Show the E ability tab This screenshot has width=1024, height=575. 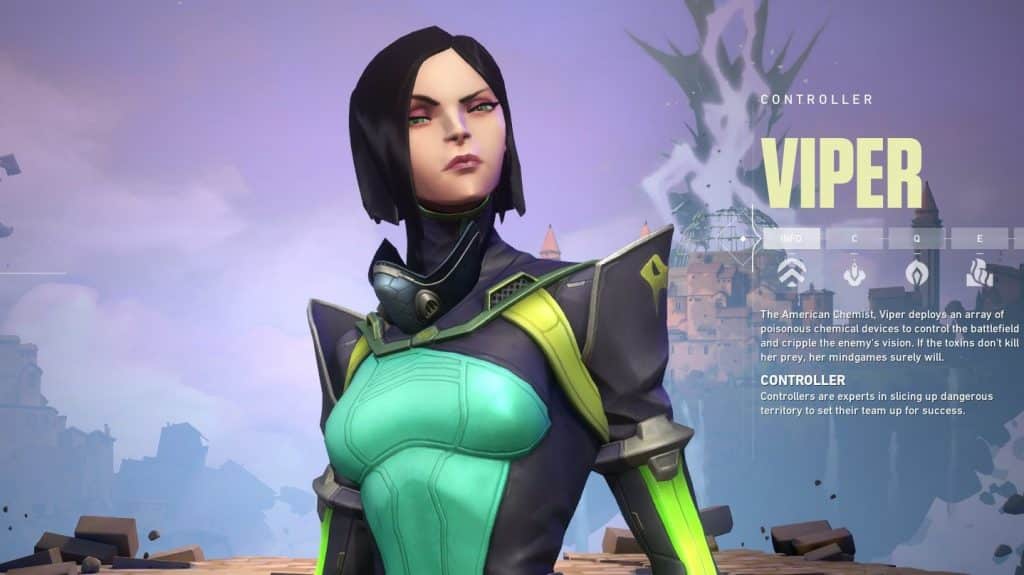(977, 239)
